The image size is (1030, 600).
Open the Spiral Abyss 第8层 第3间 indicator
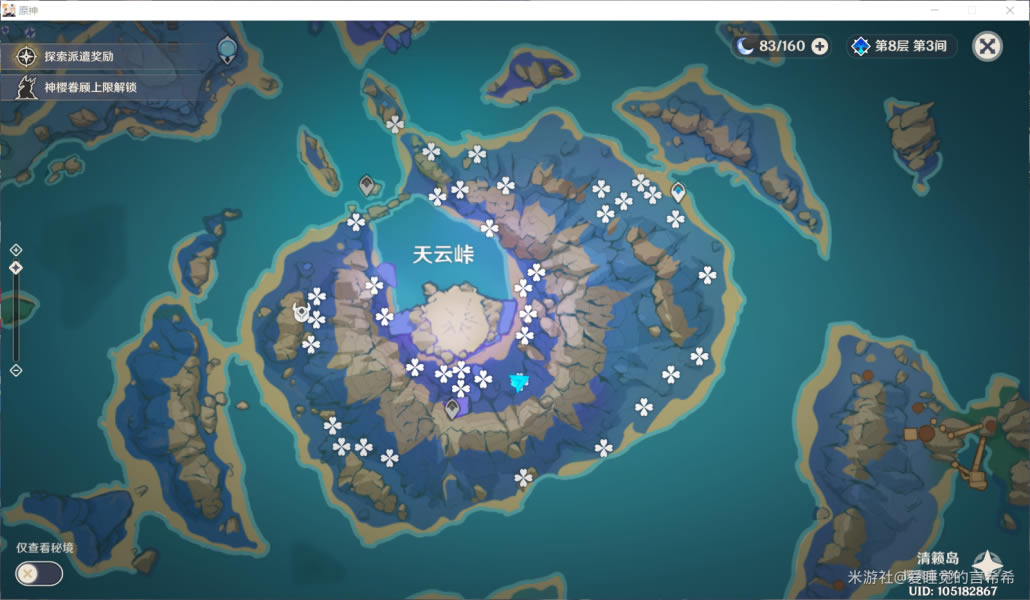click(x=902, y=46)
